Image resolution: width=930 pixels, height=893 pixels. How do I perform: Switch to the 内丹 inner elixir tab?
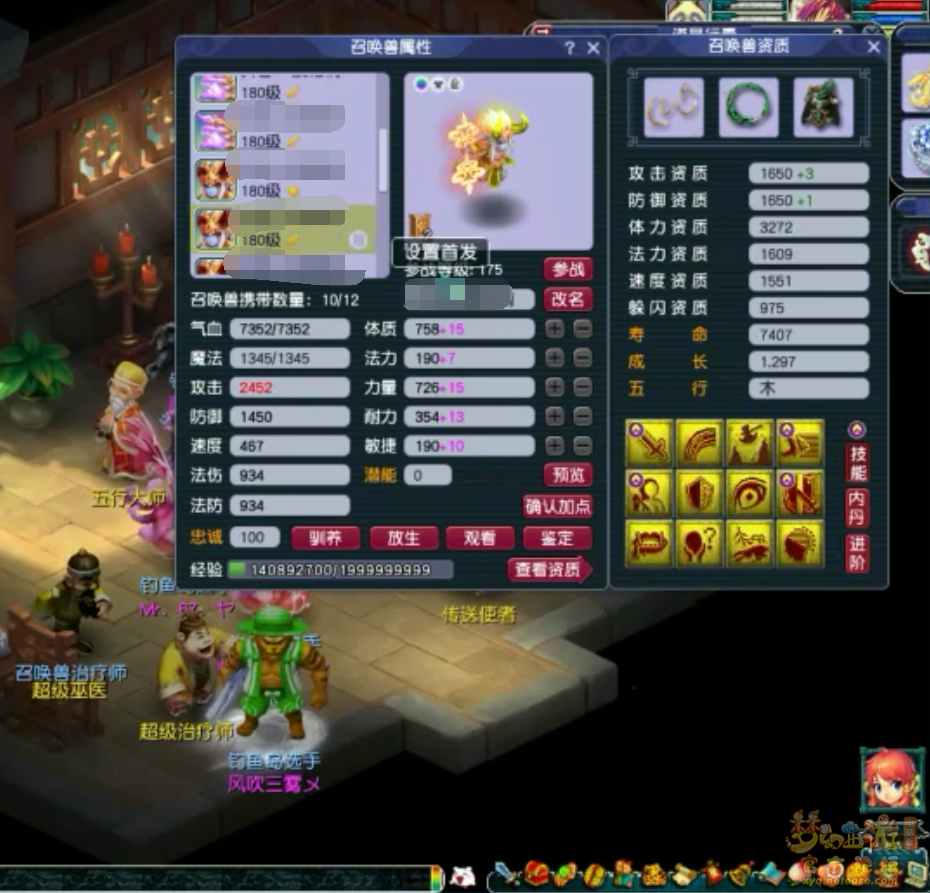[857, 507]
